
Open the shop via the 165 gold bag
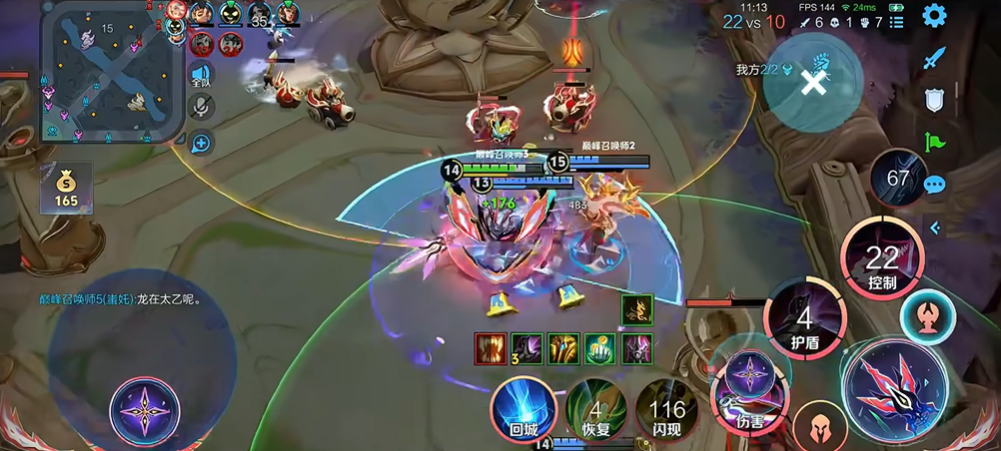pyautogui.click(x=66, y=188)
